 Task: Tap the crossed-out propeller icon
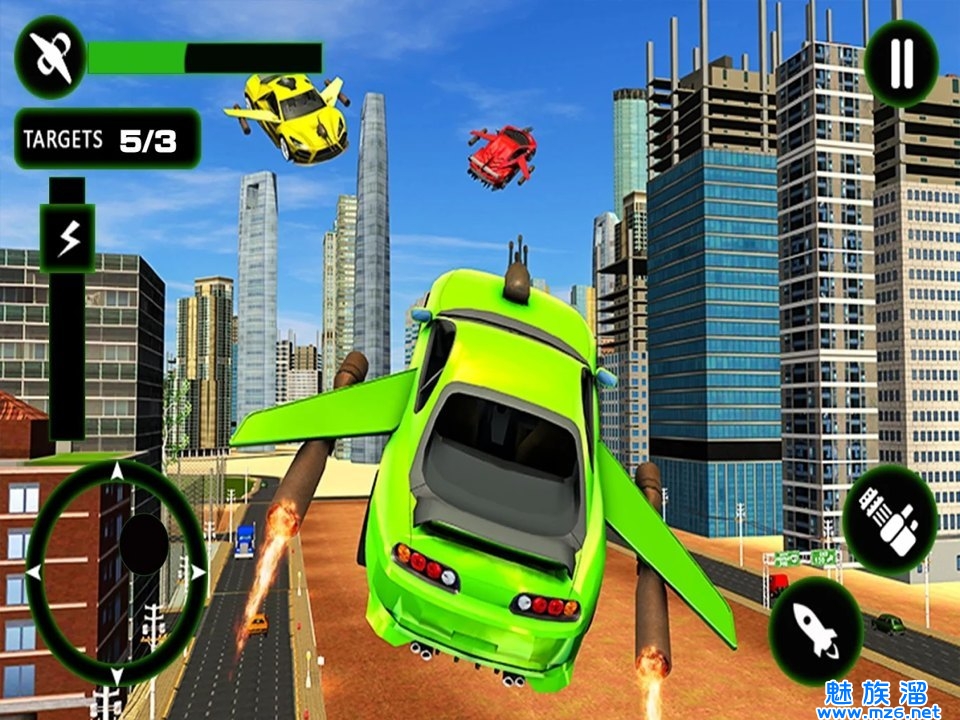click(50, 57)
